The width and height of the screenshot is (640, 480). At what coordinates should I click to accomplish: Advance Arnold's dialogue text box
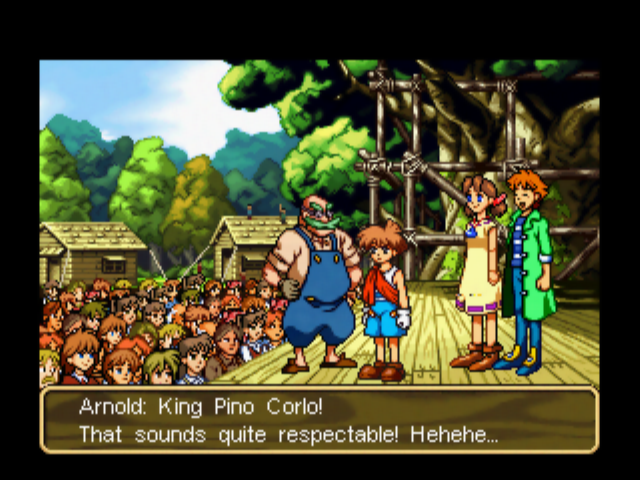coord(319,421)
